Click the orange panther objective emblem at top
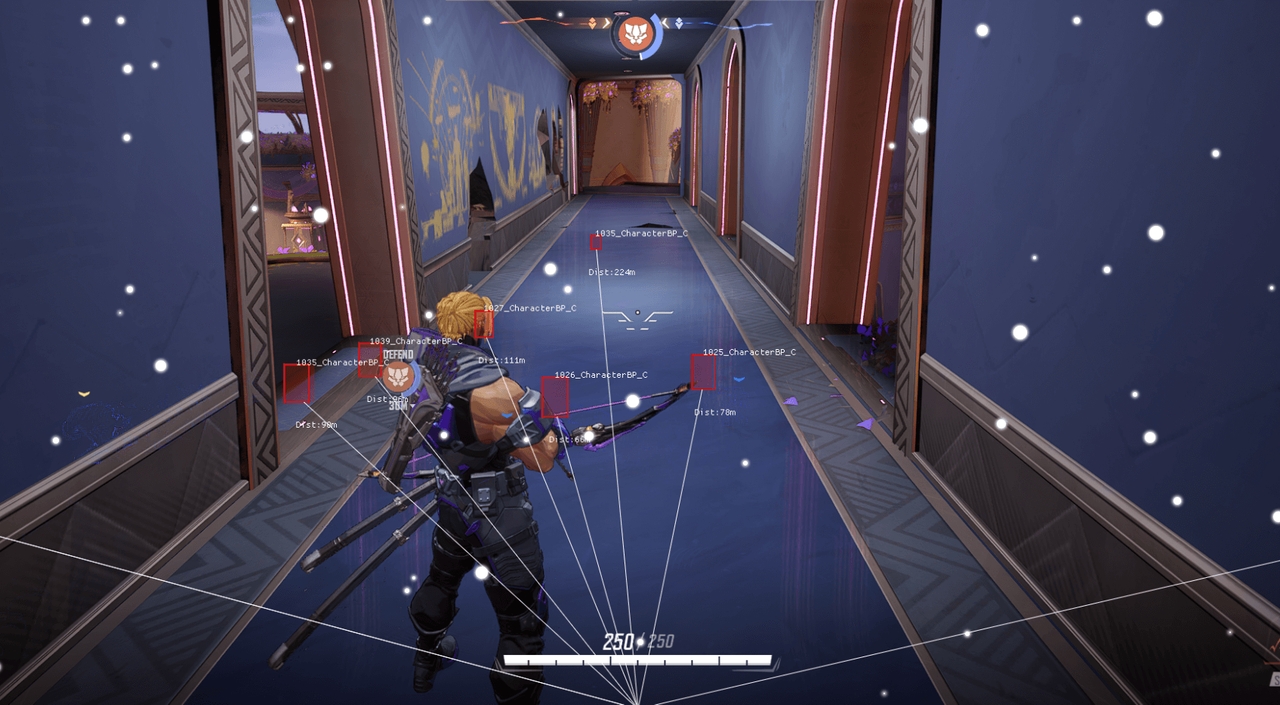This screenshot has width=1280, height=705. pos(636,36)
